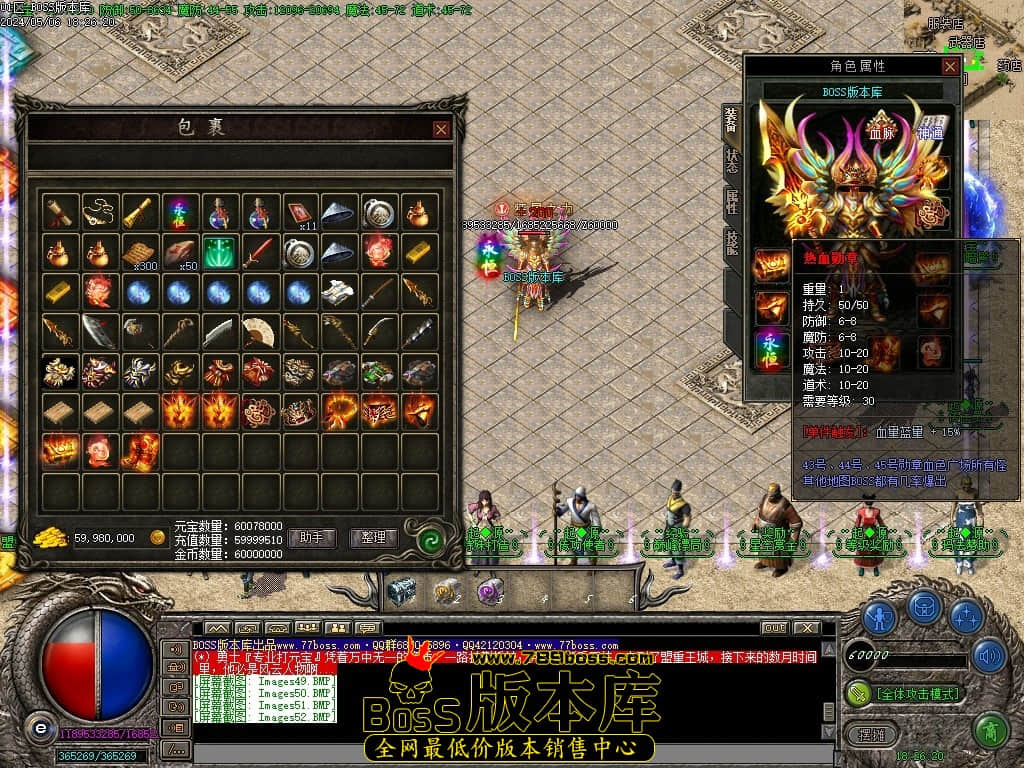Viewport: 1024px width, 768px height.
Task: Pick the folding fan weapon slot
Action: [259, 331]
